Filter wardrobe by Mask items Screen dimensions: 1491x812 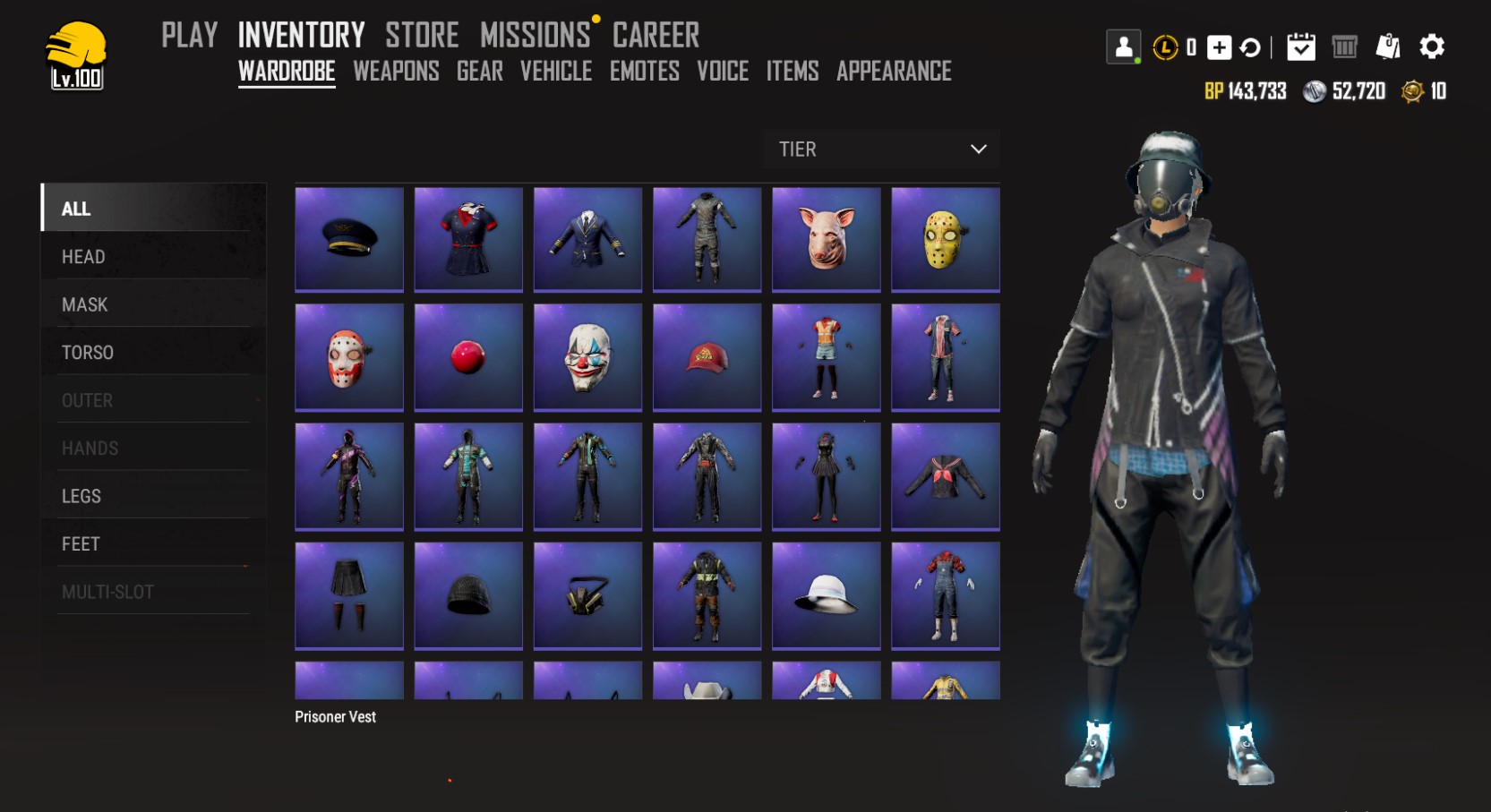point(84,305)
